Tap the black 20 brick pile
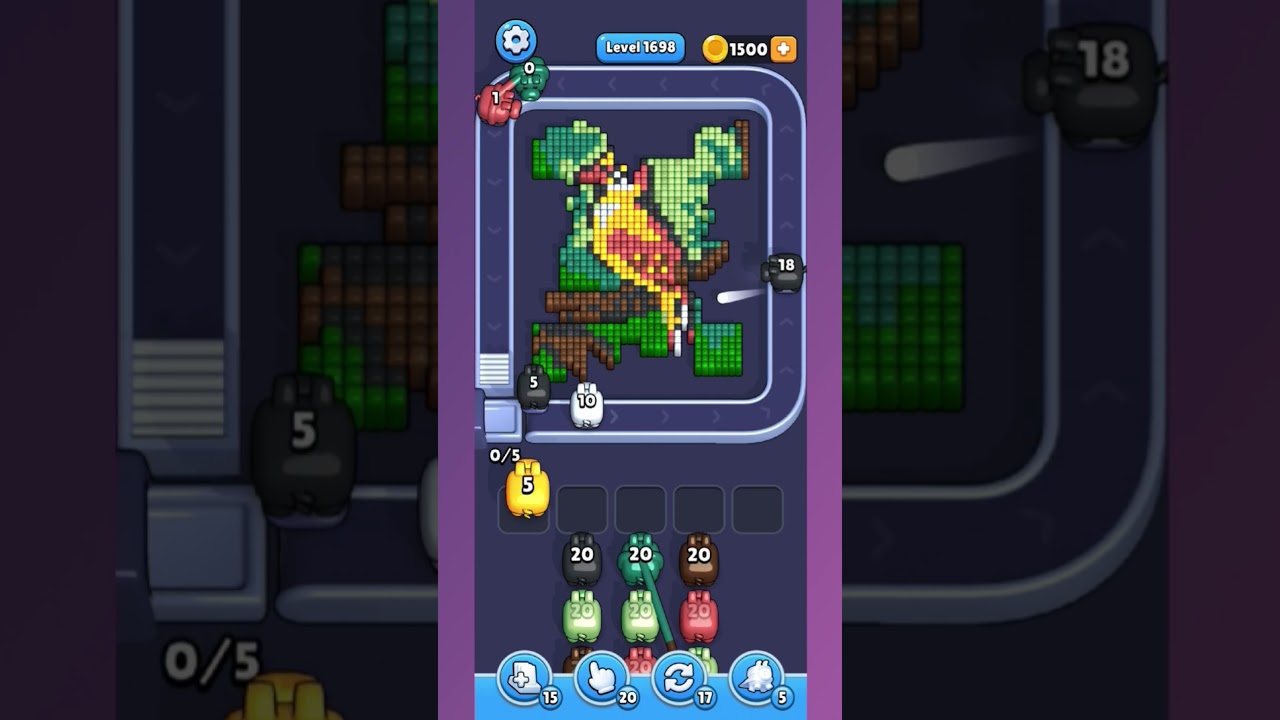The image size is (1280, 720). [581, 560]
